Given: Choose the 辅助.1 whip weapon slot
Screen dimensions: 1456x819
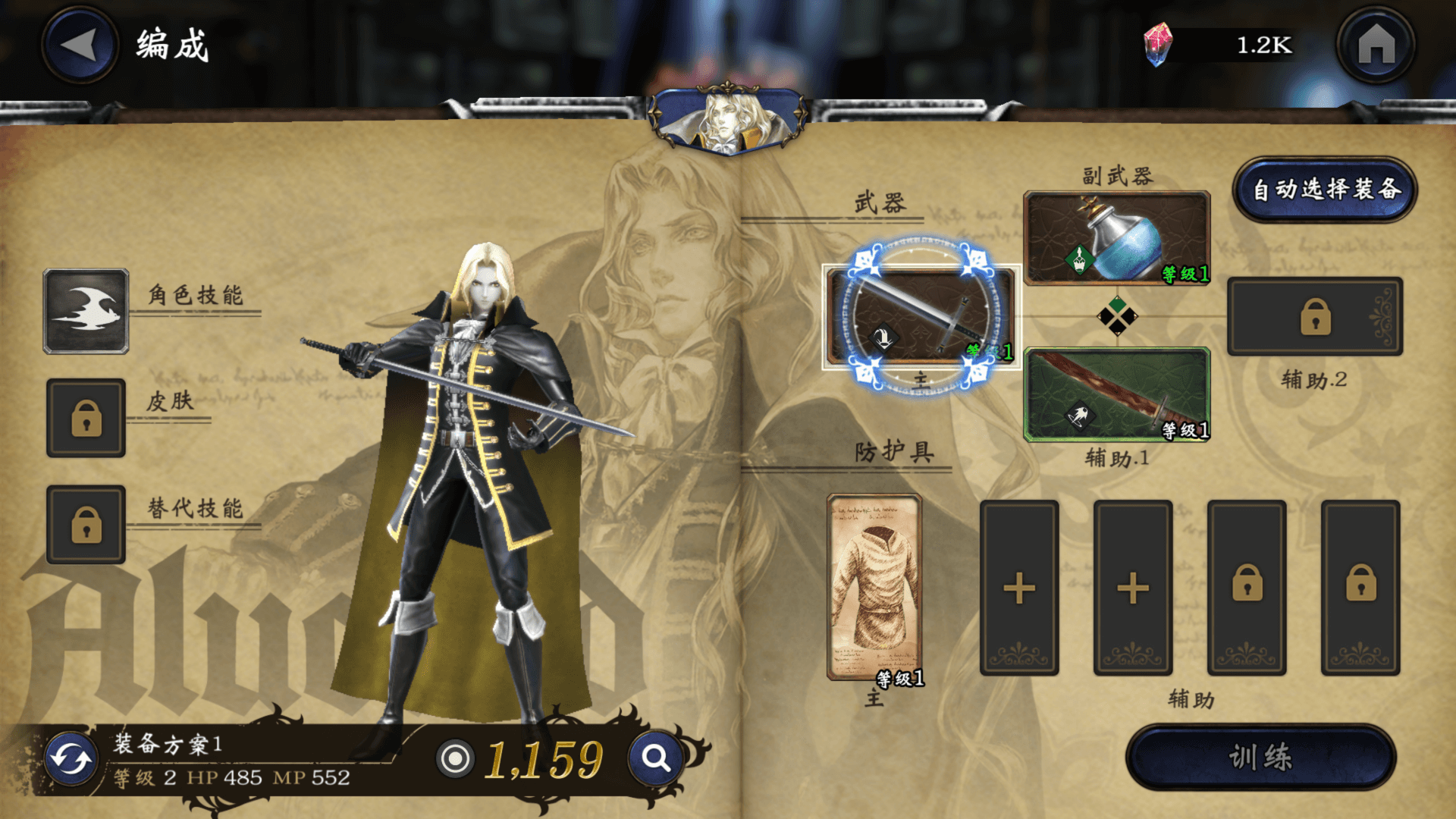Looking at the screenshot, I should coord(1116,394).
